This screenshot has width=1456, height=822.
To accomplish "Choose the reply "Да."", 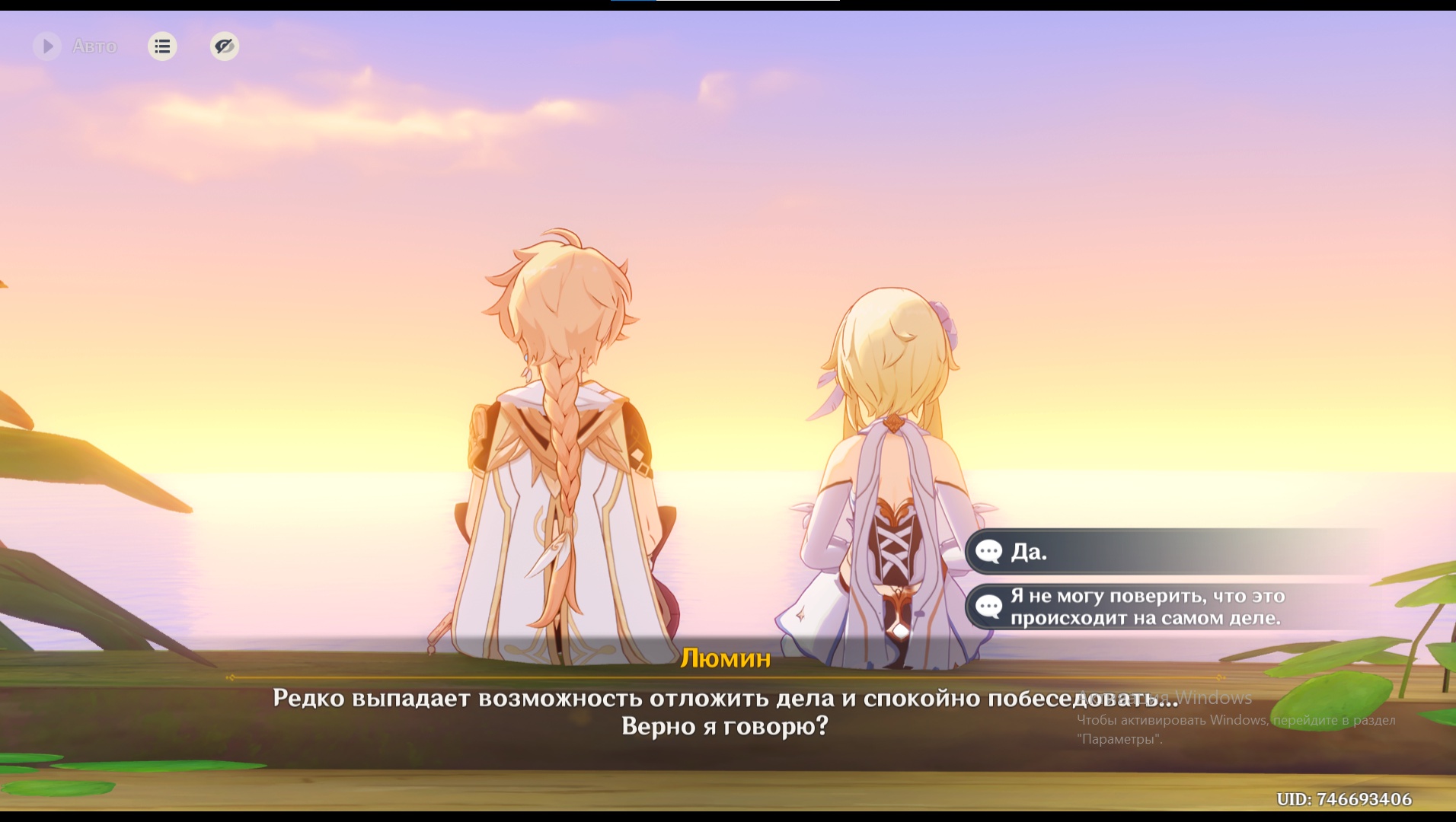I will pyautogui.click(x=1142, y=552).
